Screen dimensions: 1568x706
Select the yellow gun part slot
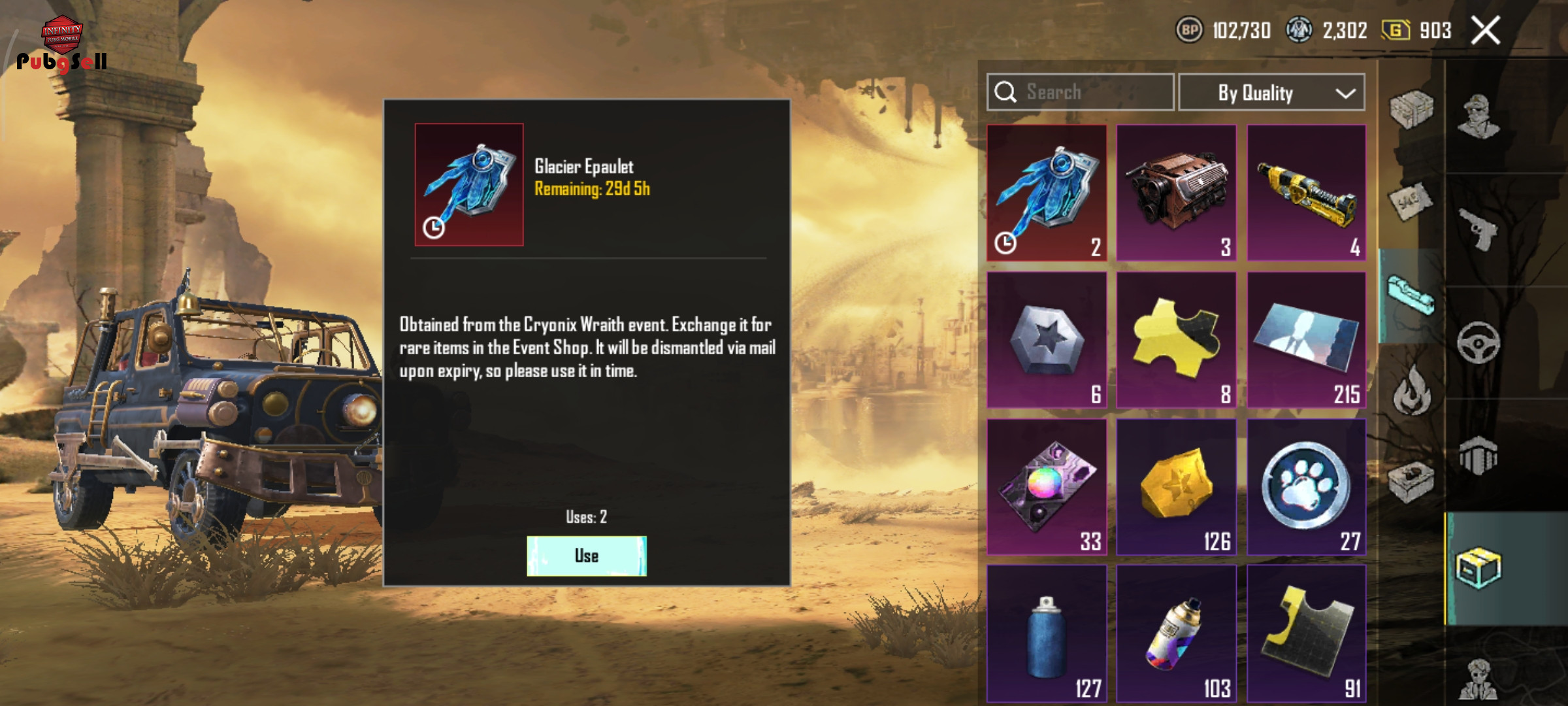(1306, 193)
